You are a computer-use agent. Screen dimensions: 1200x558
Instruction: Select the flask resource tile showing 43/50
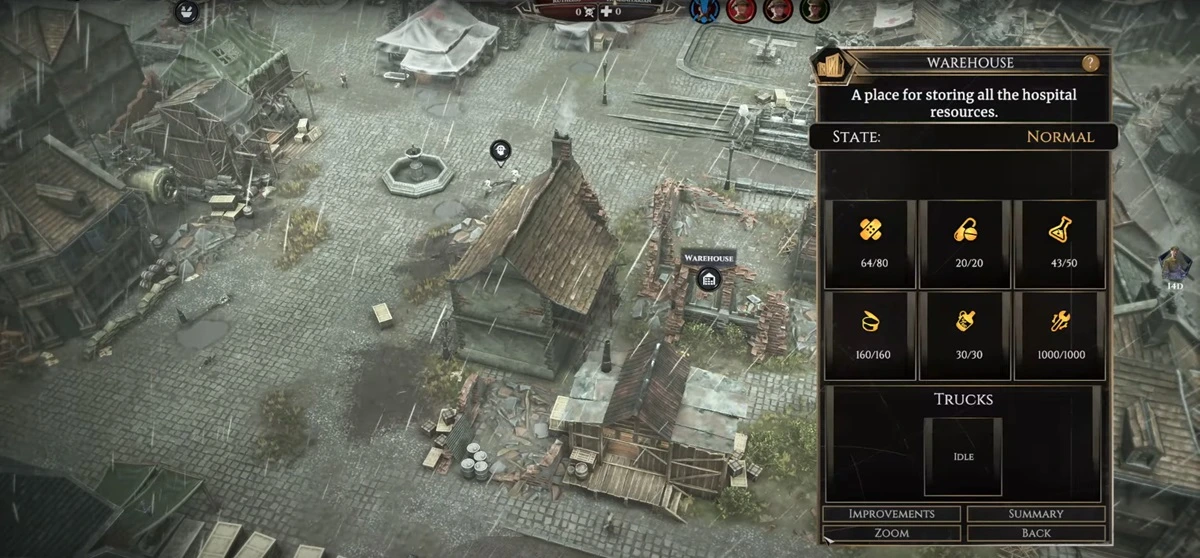click(x=1060, y=243)
